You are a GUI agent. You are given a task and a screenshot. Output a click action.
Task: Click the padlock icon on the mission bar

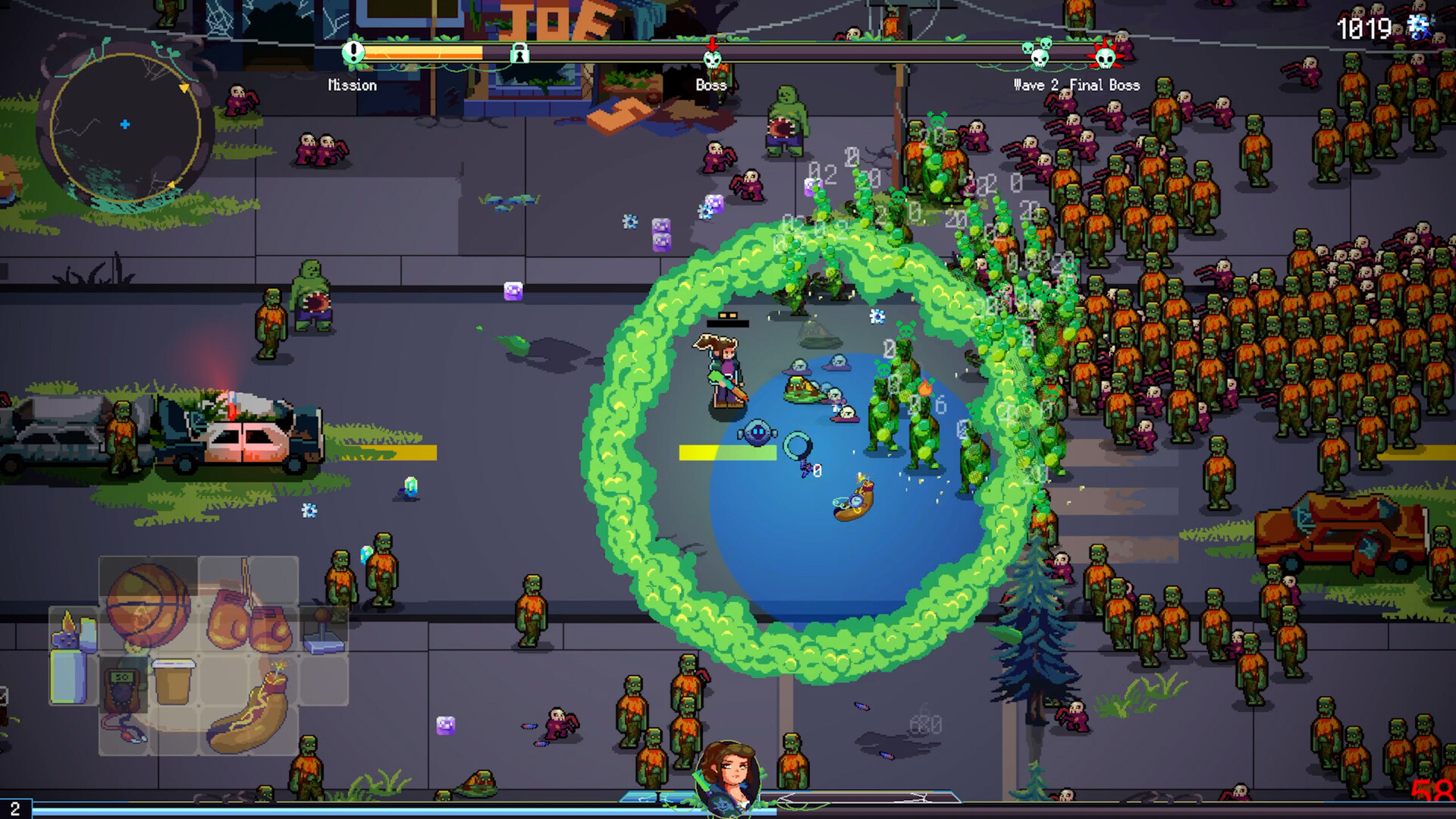click(519, 55)
